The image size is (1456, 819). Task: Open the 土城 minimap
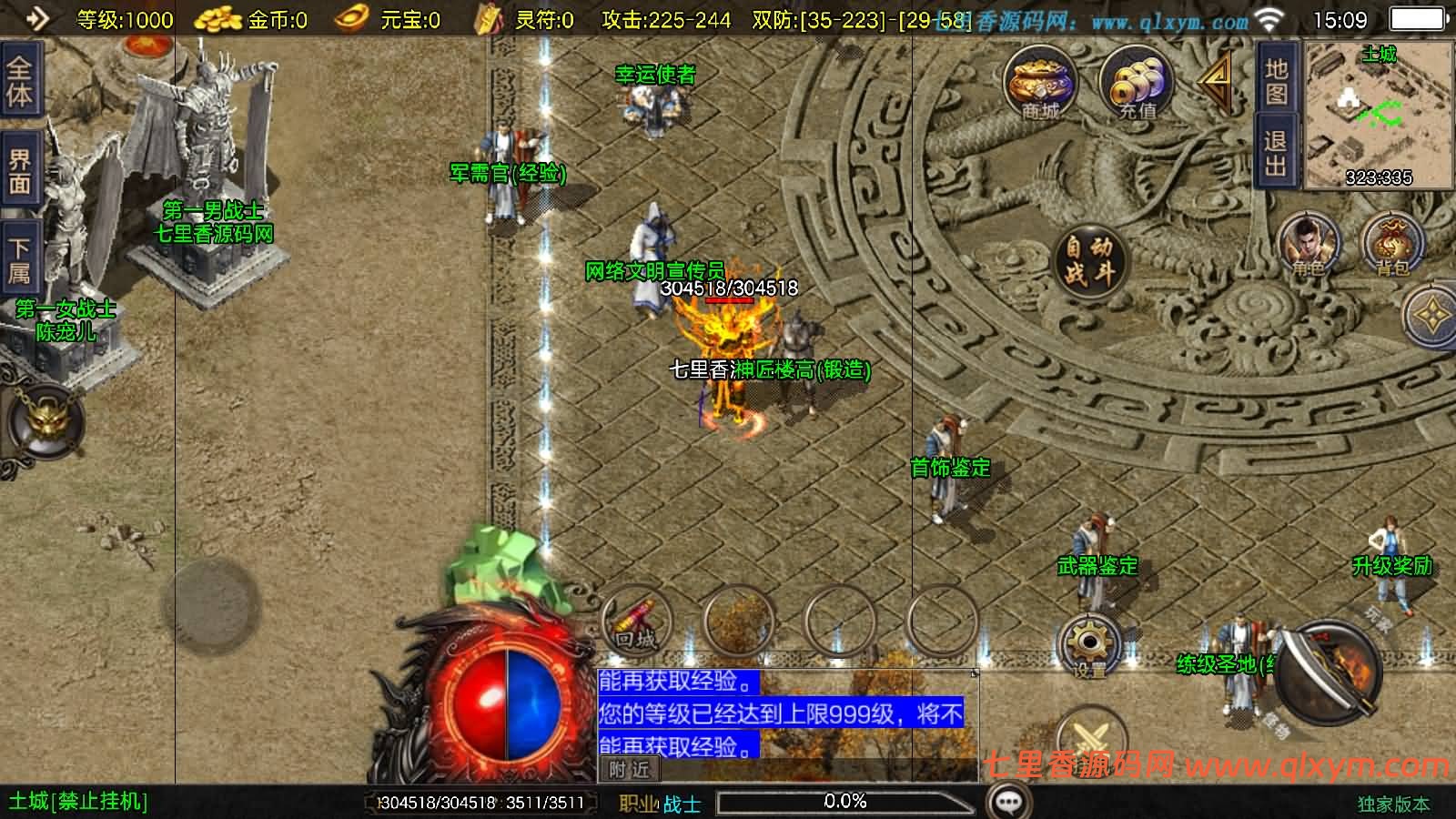[x=1379, y=116]
